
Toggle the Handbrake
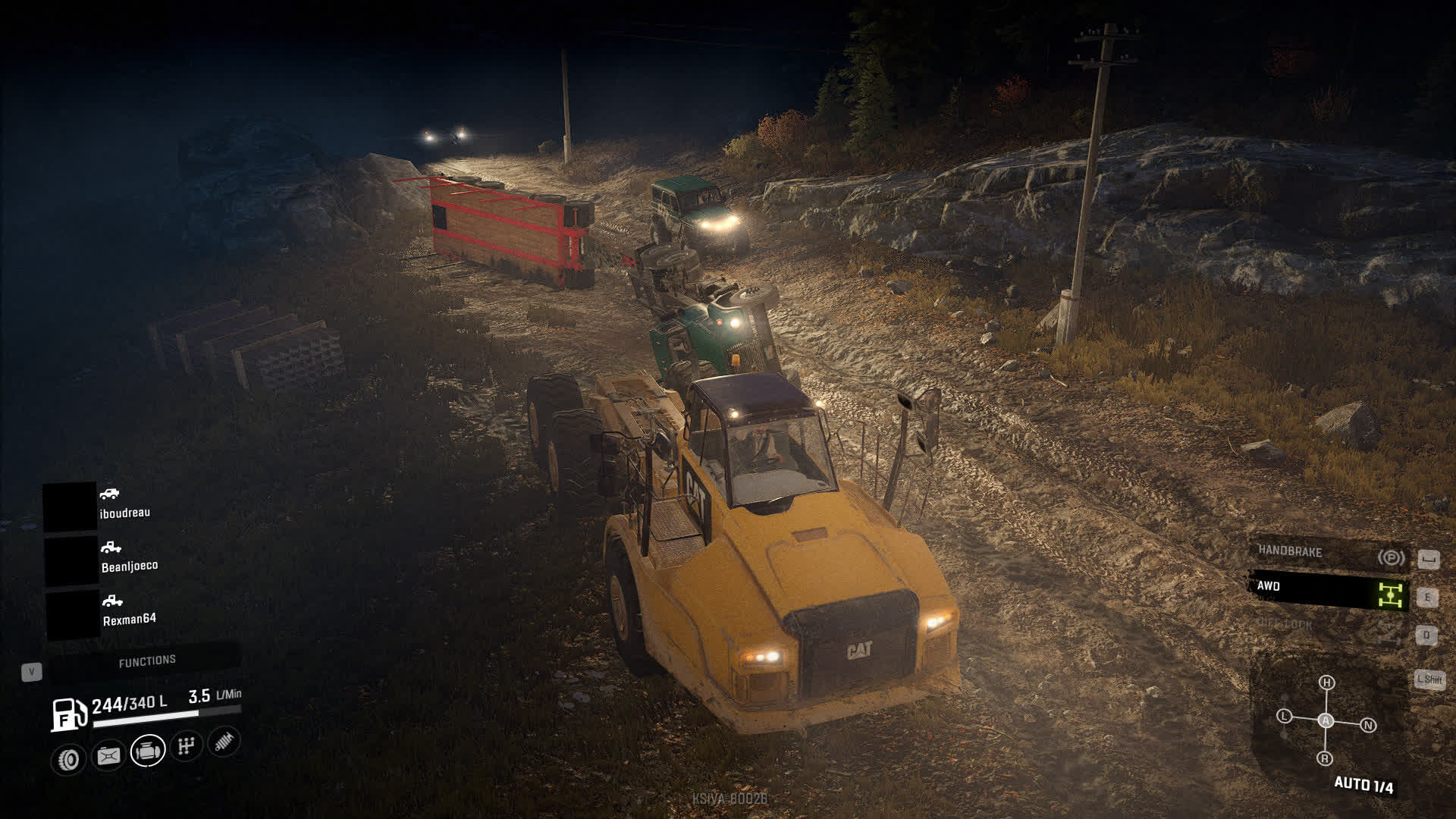(1329, 554)
